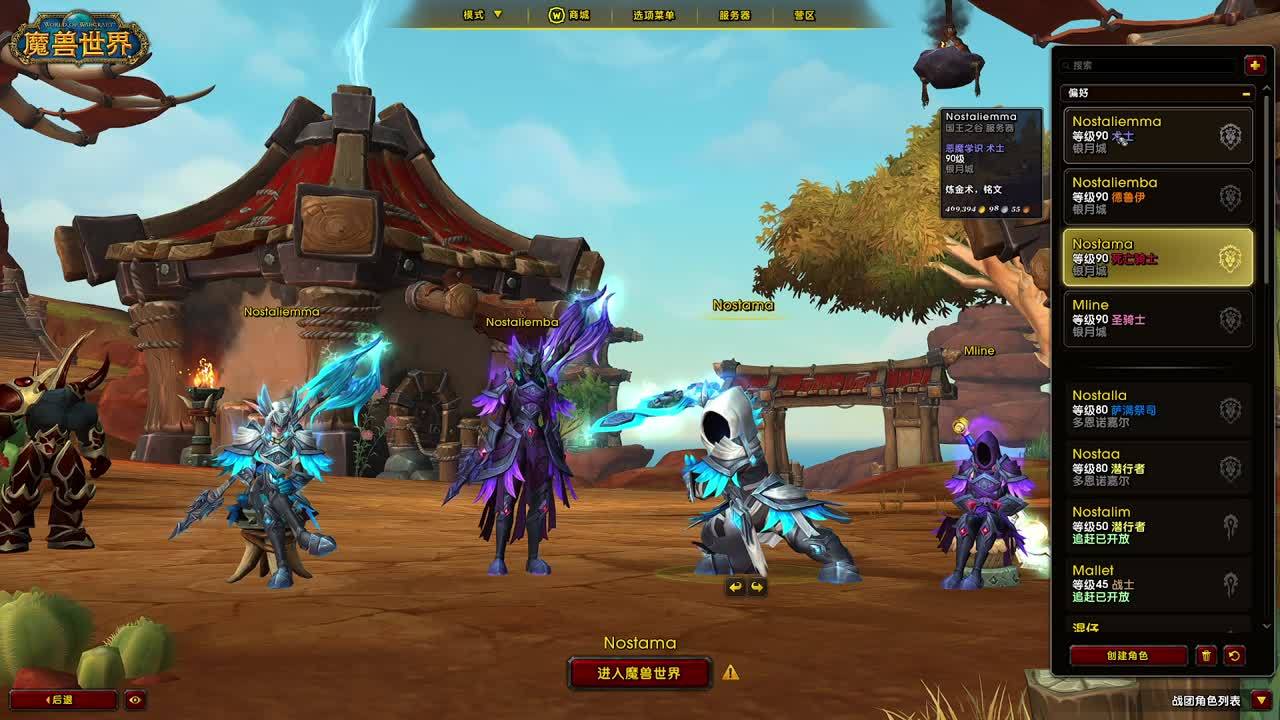
Task: Open the 模式 mode dropdown
Action: (482, 15)
